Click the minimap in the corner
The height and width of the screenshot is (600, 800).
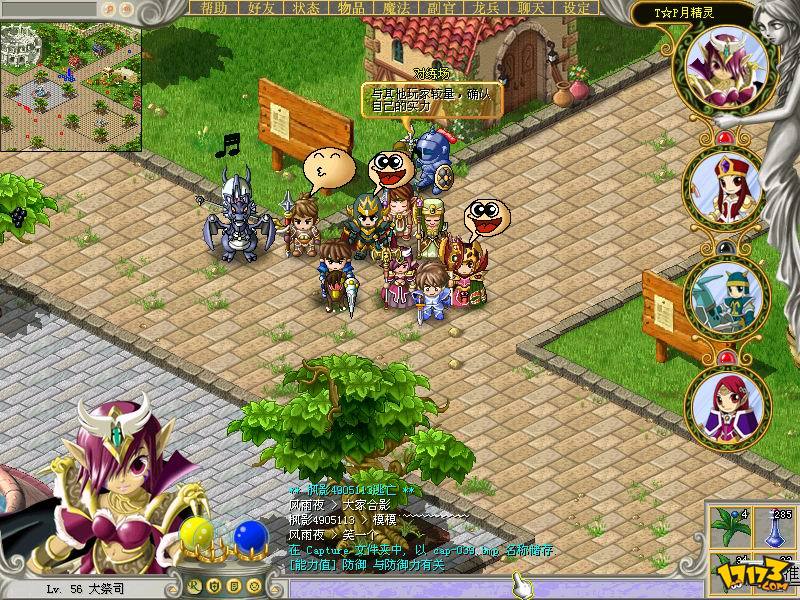pyautogui.click(x=70, y=74)
